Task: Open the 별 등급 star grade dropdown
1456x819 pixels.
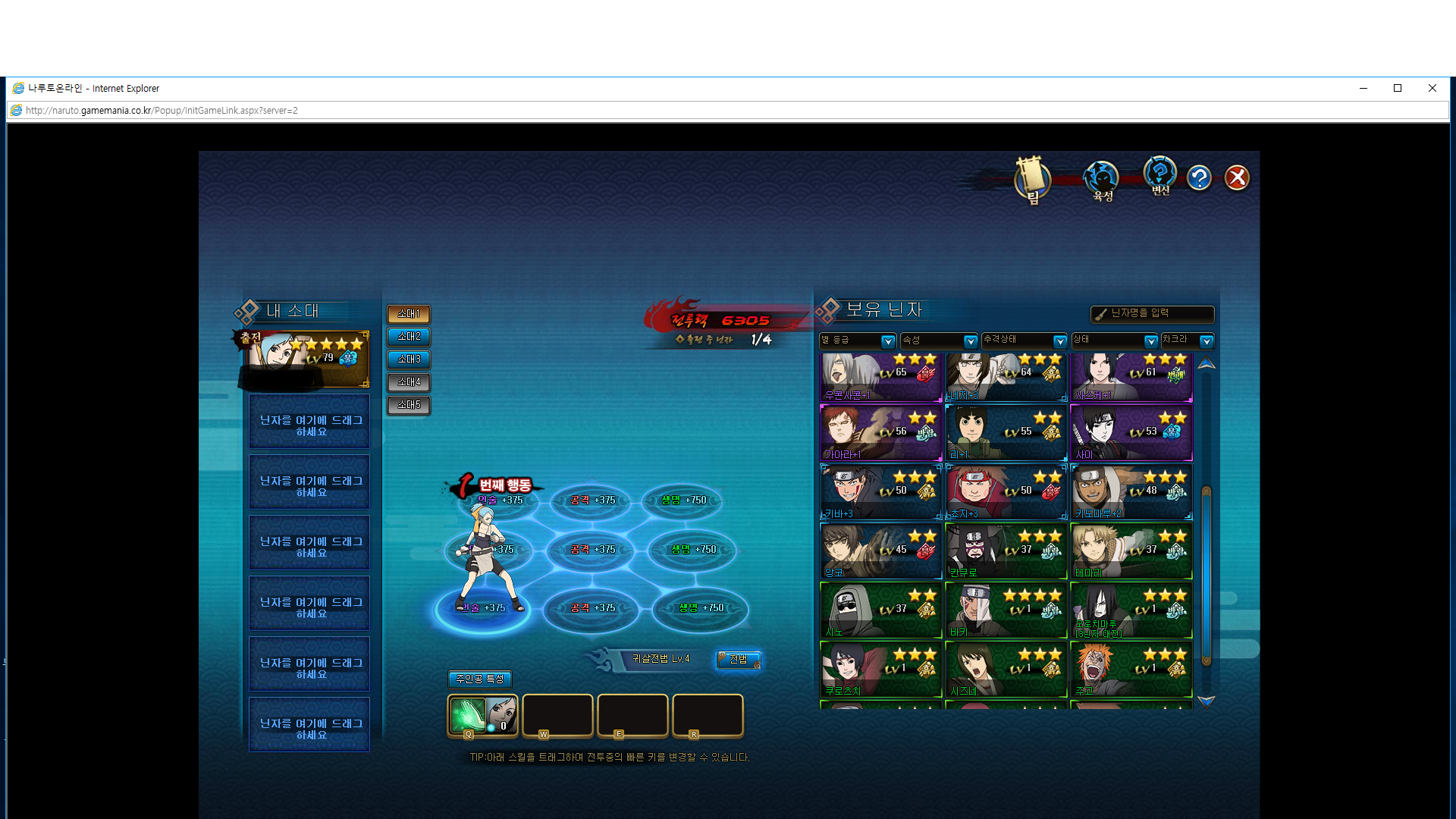Action: click(x=887, y=341)
